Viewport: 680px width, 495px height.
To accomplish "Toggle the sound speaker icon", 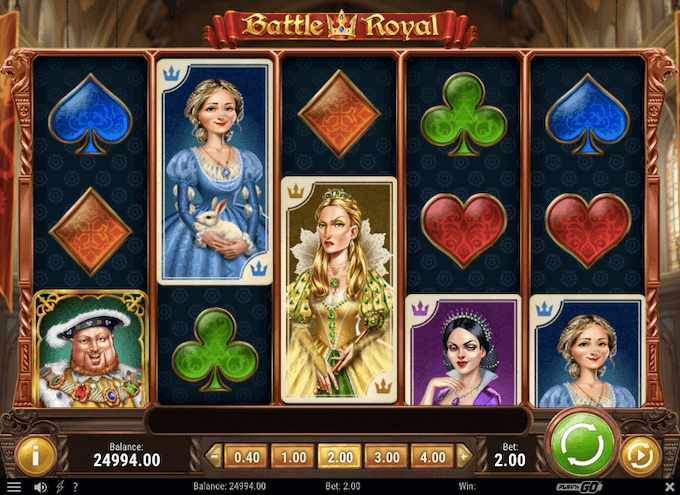I will (40, 487).
